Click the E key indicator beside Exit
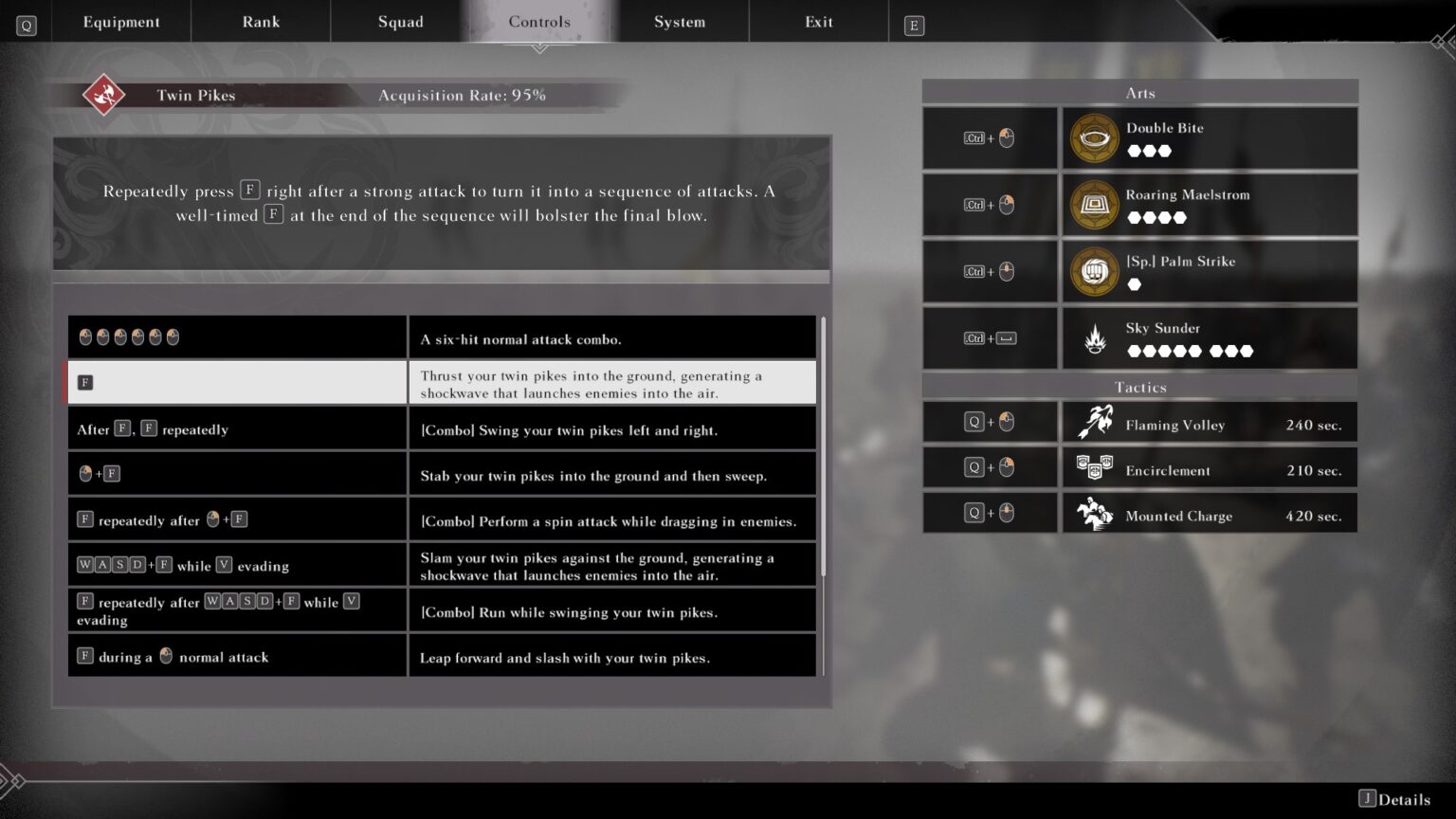 (912, 26)
